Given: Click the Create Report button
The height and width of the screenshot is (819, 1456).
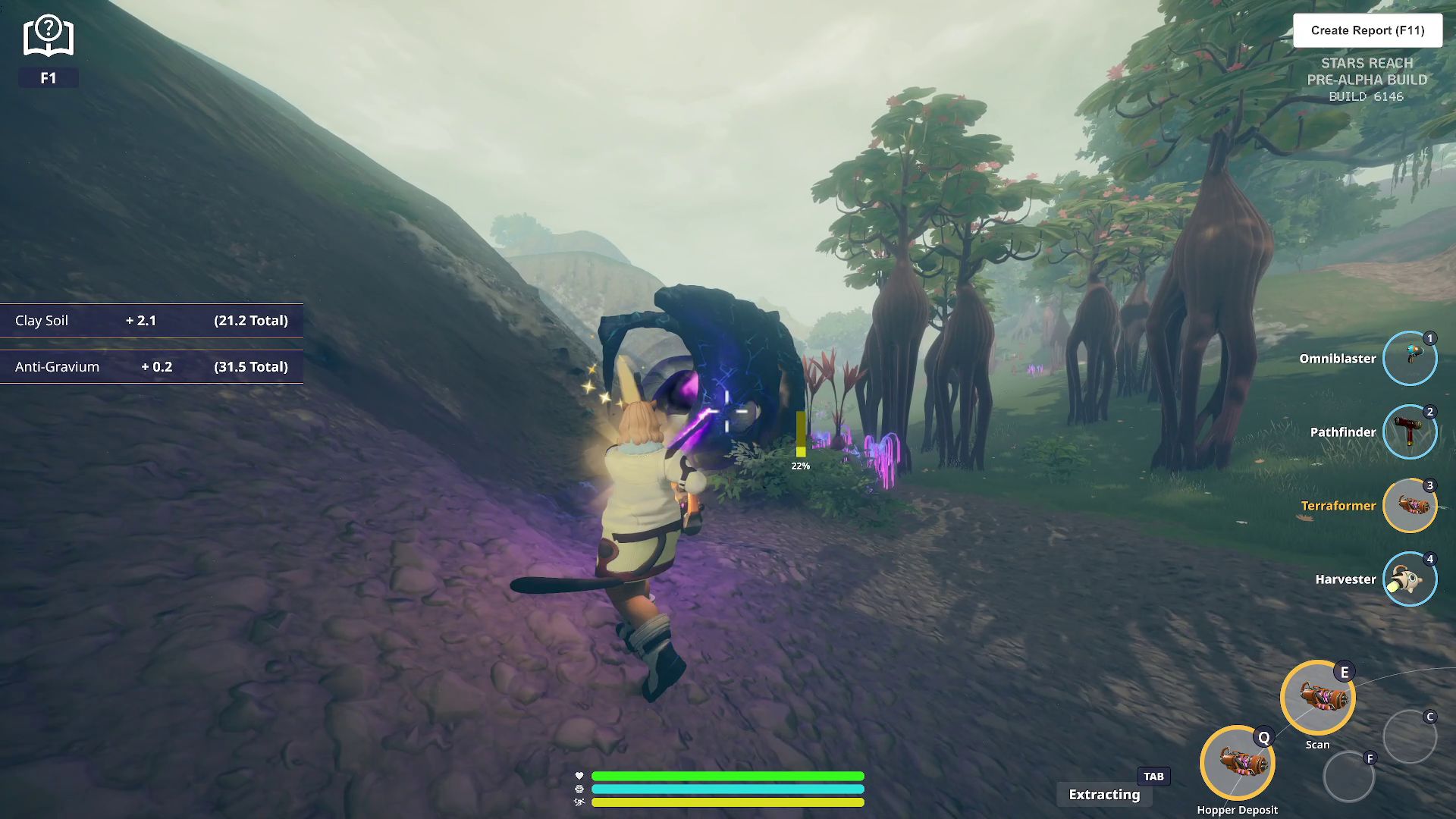Looking at the screenshot, I should (x=1367, y=30).
